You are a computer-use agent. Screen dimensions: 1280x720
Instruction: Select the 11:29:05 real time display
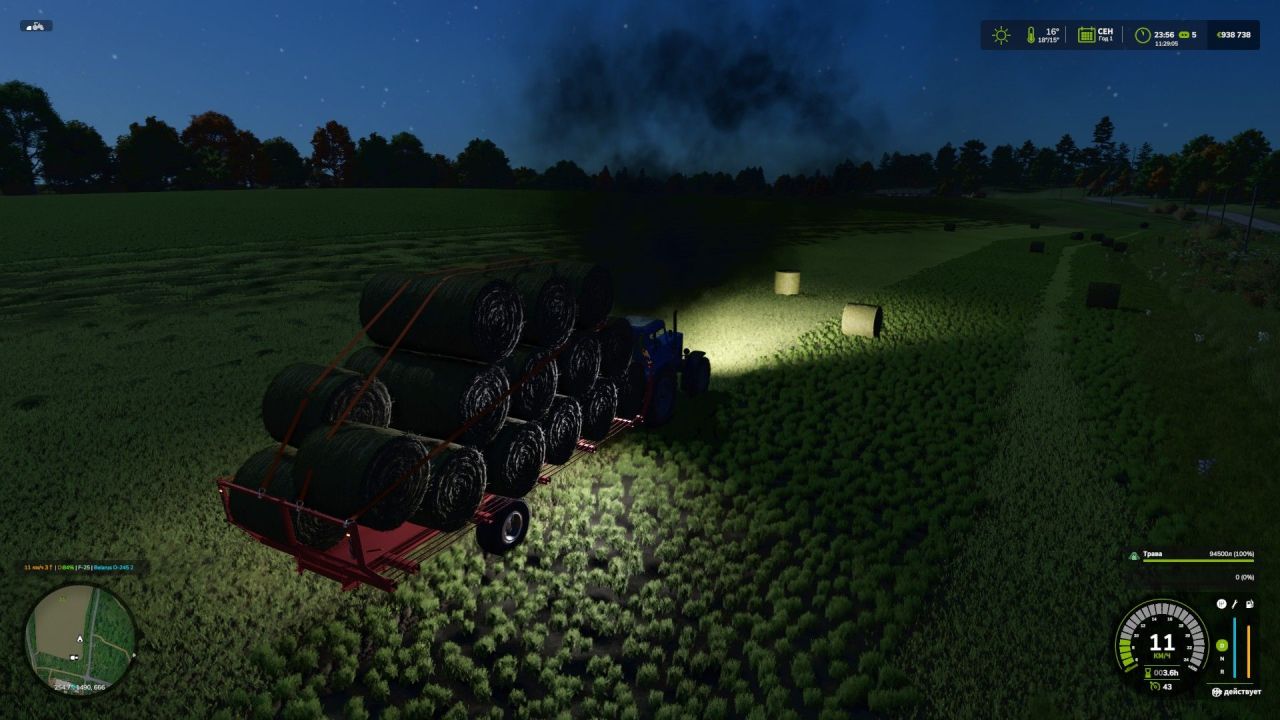point(1166,43)
